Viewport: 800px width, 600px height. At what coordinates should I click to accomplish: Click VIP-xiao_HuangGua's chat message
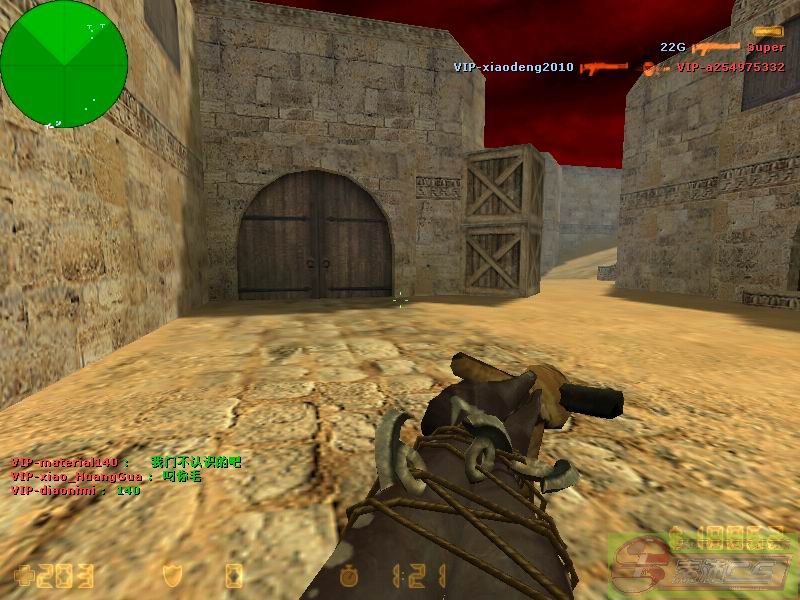click(107, 477)
